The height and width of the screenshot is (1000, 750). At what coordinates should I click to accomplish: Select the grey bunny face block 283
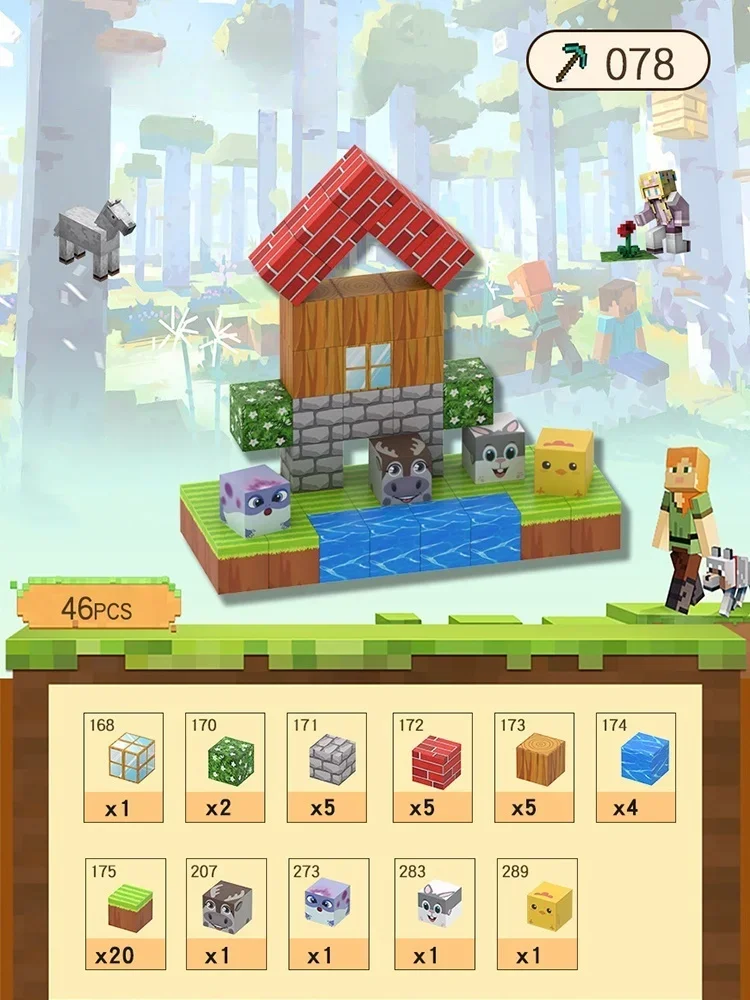433,913
